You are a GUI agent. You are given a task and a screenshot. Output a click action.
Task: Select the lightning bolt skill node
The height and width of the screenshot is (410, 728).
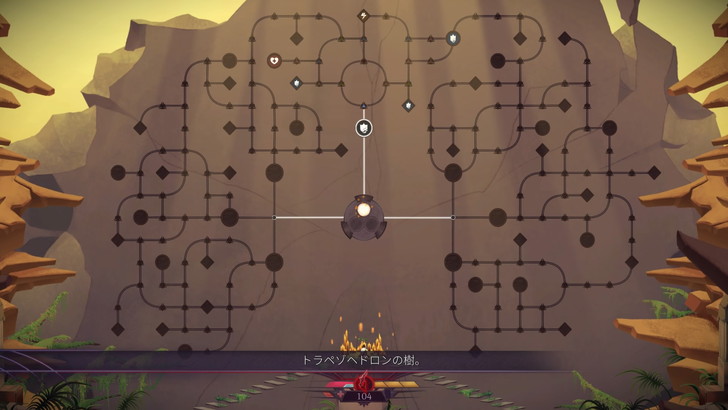pyautogui.click(x=363, y=15)
